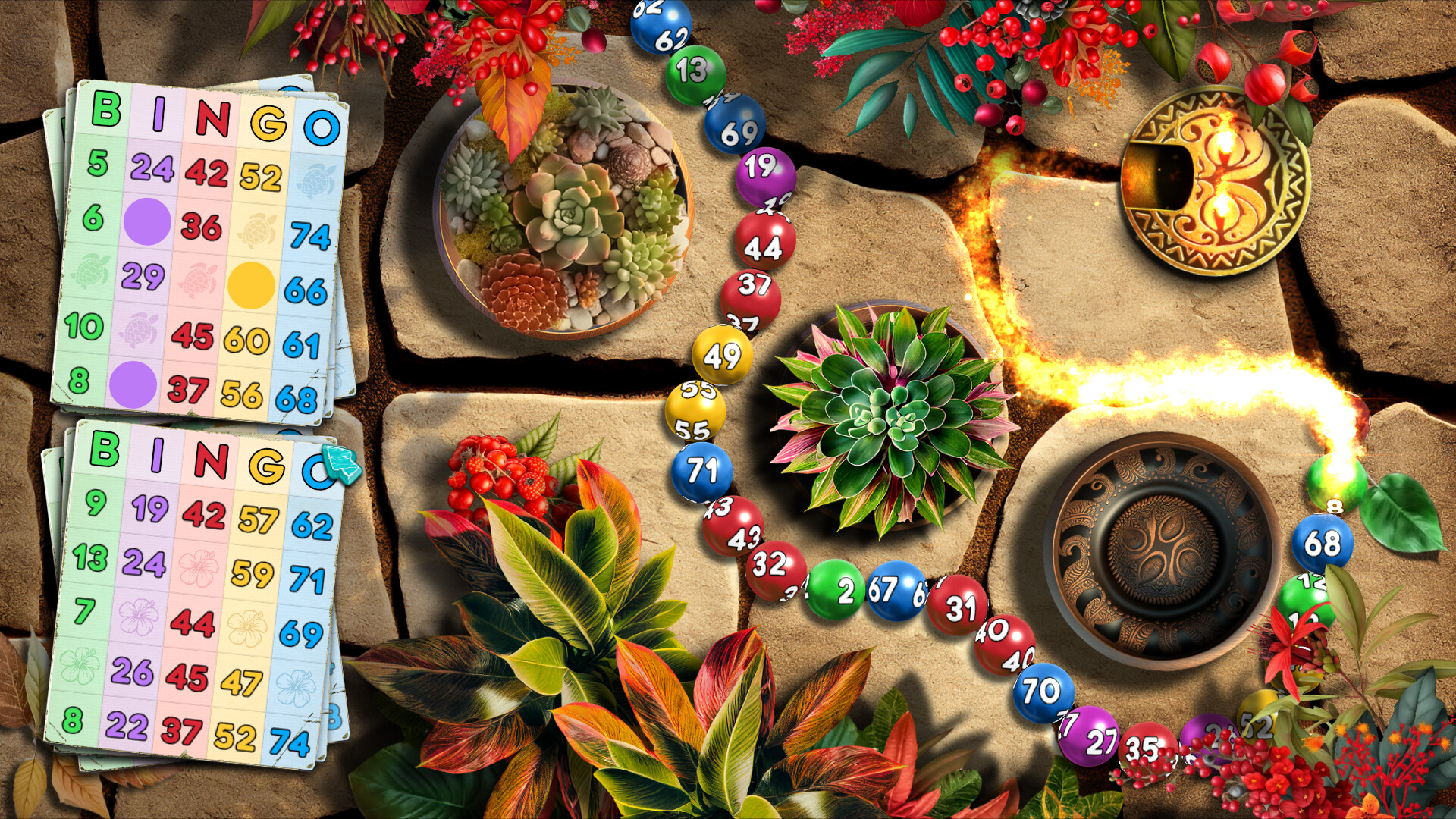
Task: Click the yellow ball numbered 49
Action: (720, 354)
